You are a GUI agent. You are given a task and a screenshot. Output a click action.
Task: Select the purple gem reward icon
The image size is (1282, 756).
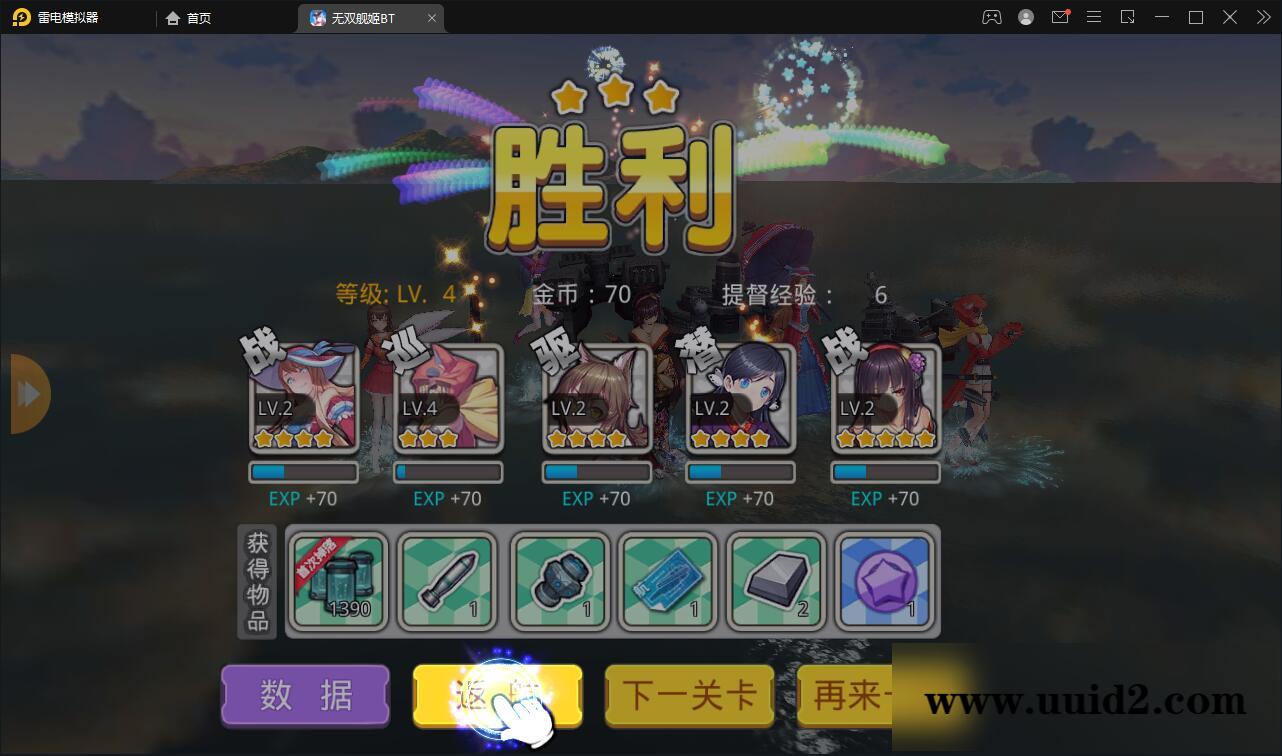[885, 582]
